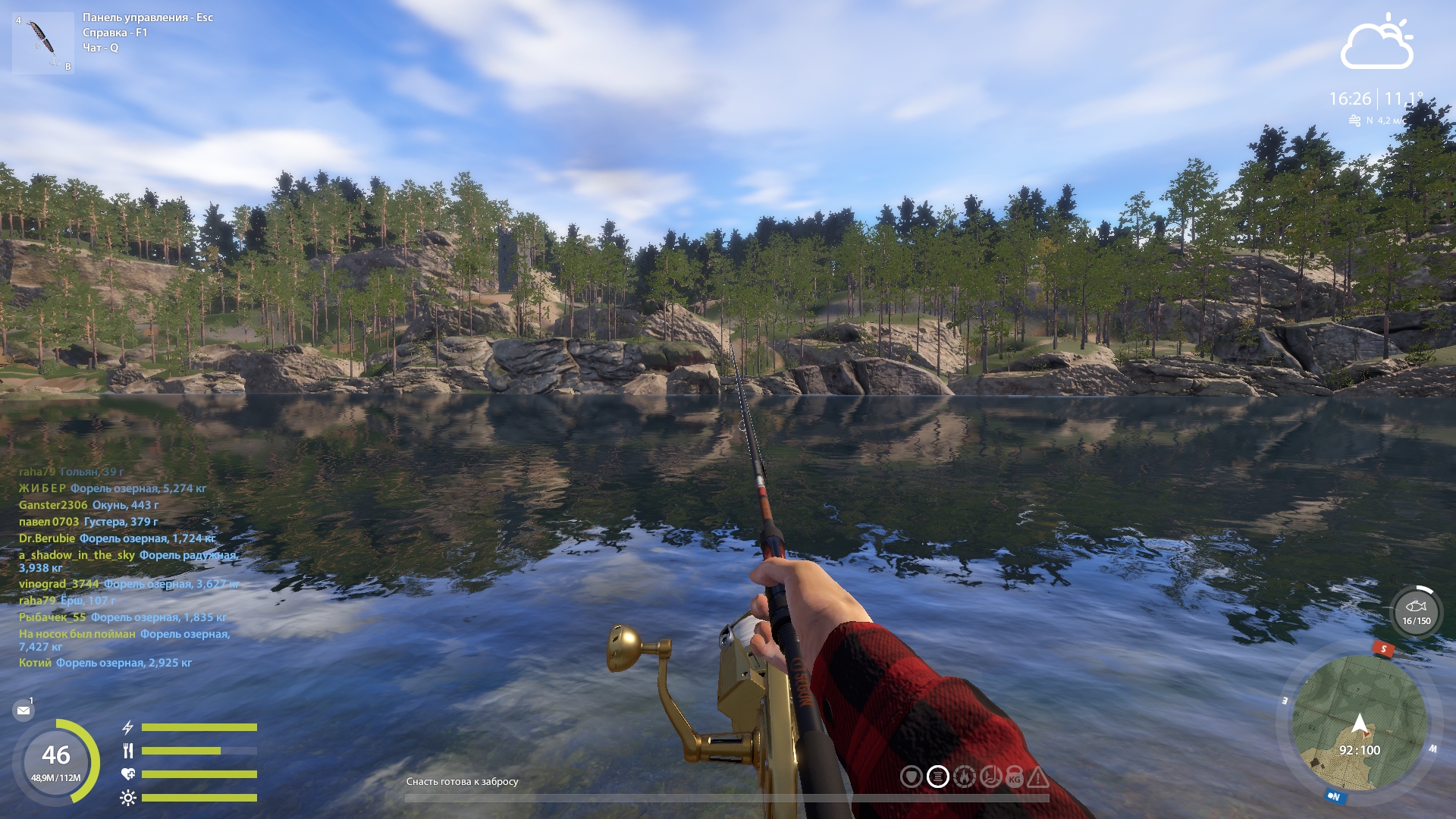Select Рыбачек_55's catch entry in the feed
The width and height of the screenshot is (1456, 819).
pos(122,617)
